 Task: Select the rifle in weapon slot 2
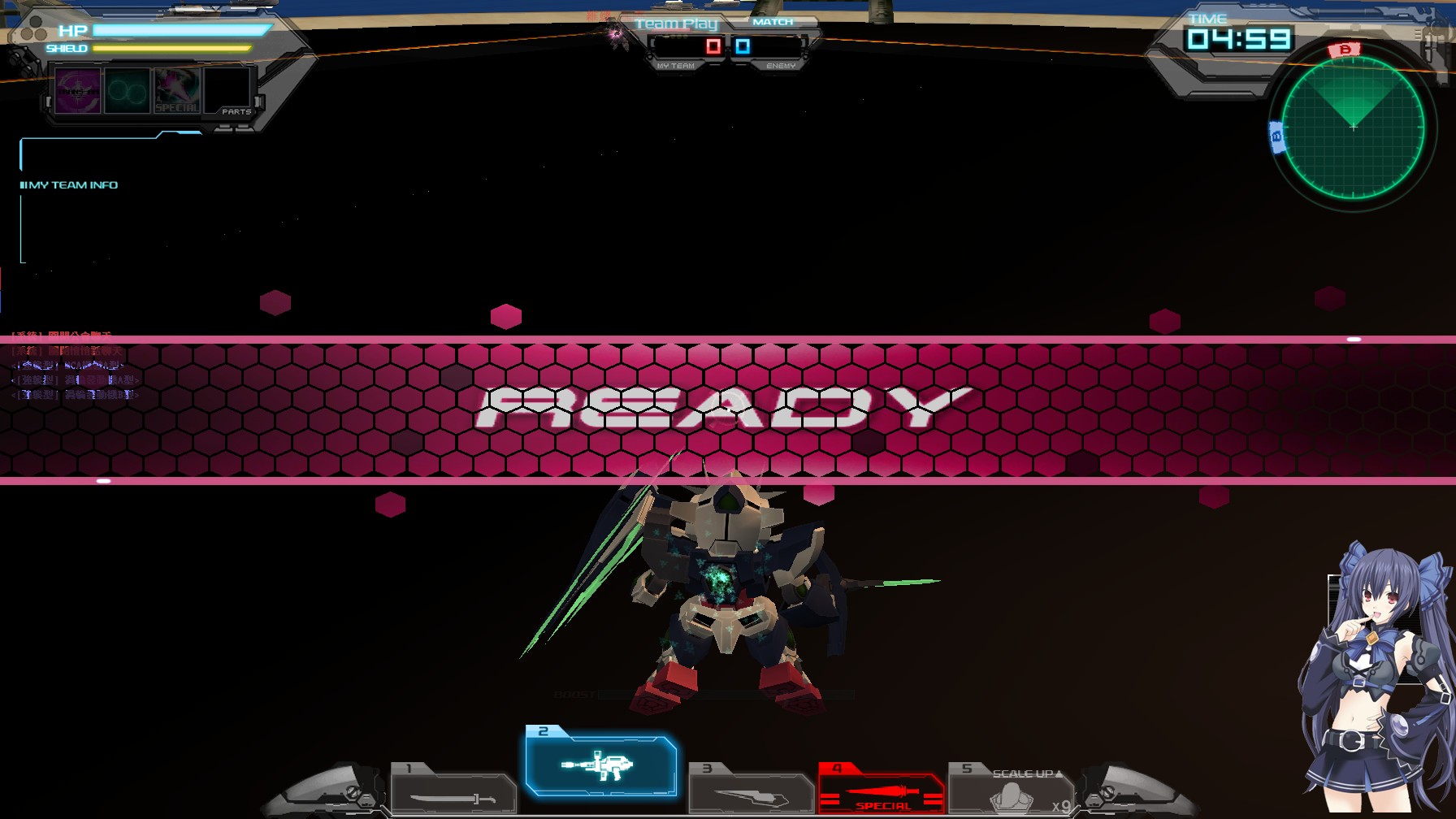click(601, 768)
